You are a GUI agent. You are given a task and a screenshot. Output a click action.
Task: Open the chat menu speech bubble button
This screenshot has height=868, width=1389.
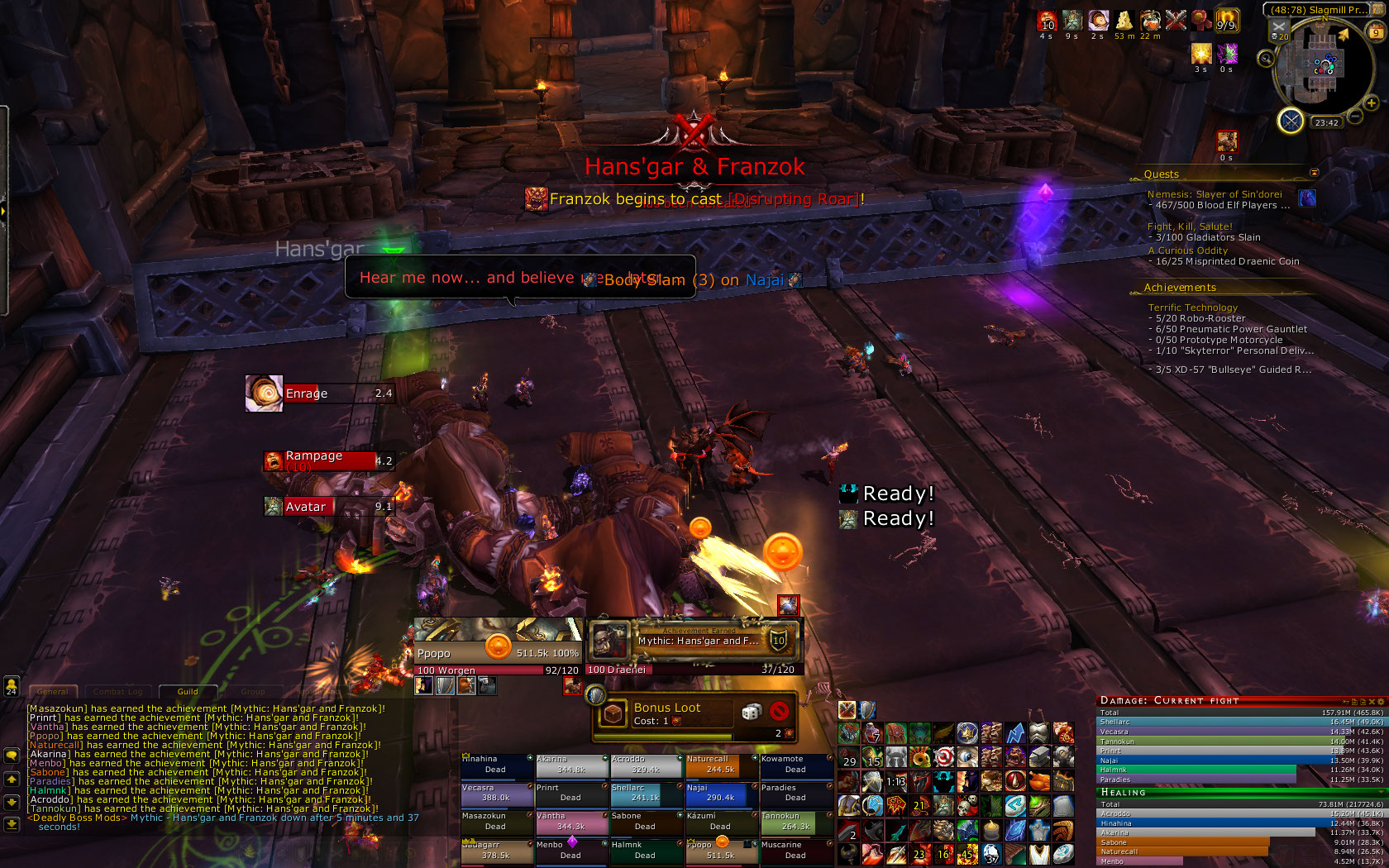pyautogui.click(x=12, y=756)
